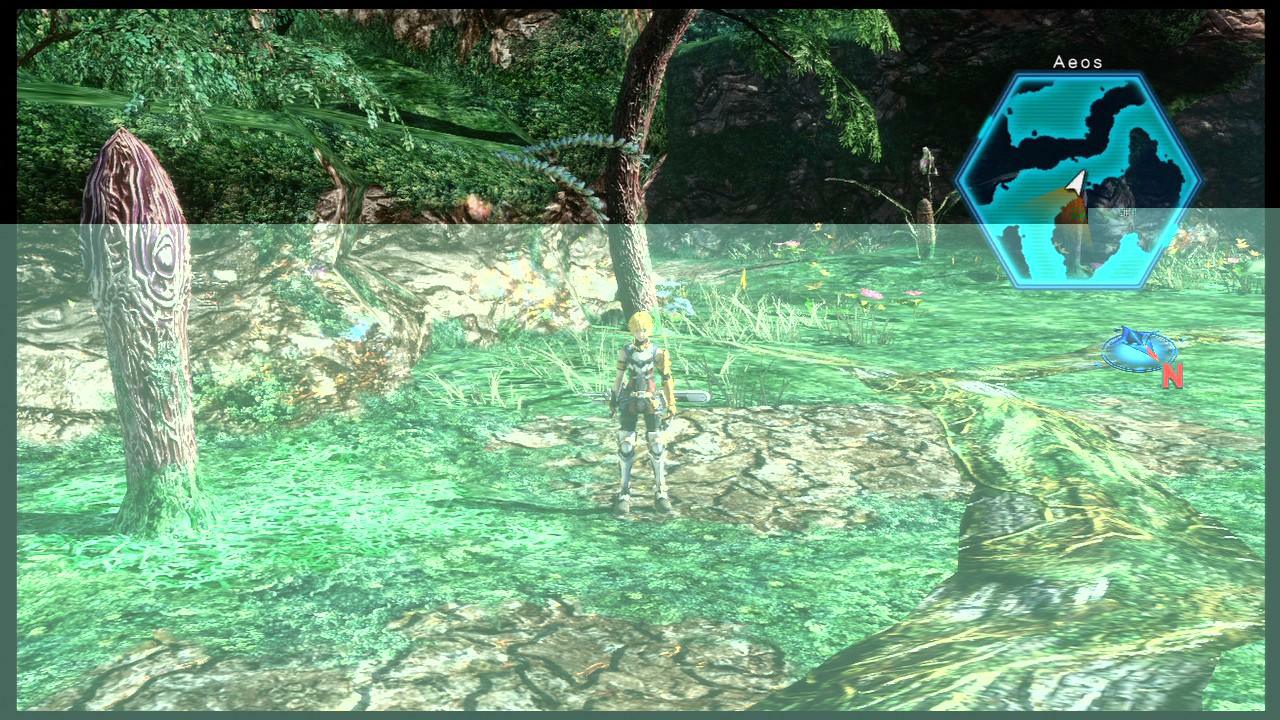The image size is (1280, 720).
Task: Click the sword on the character's back
Action: point(690,397)
